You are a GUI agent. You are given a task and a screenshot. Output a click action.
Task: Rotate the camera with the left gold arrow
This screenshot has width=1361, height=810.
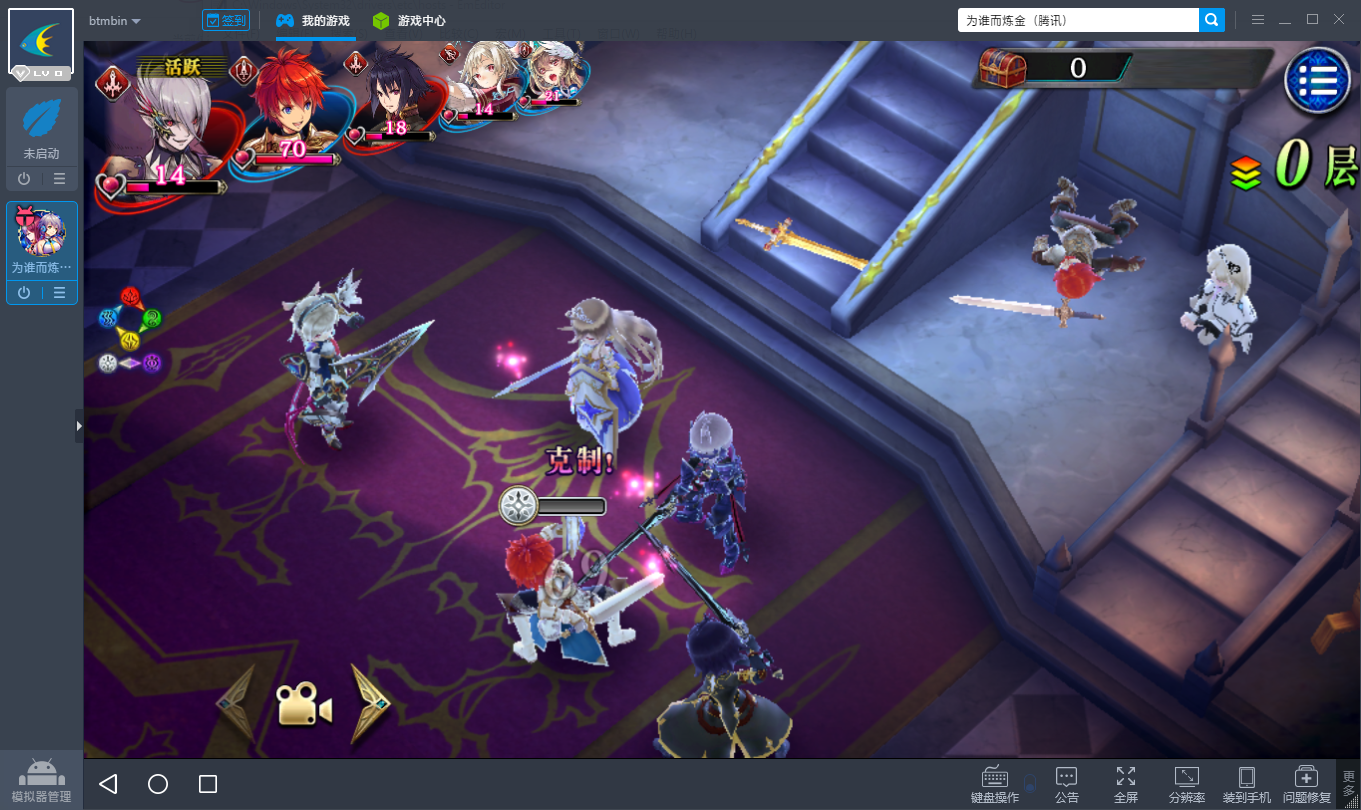coord(237,703)
